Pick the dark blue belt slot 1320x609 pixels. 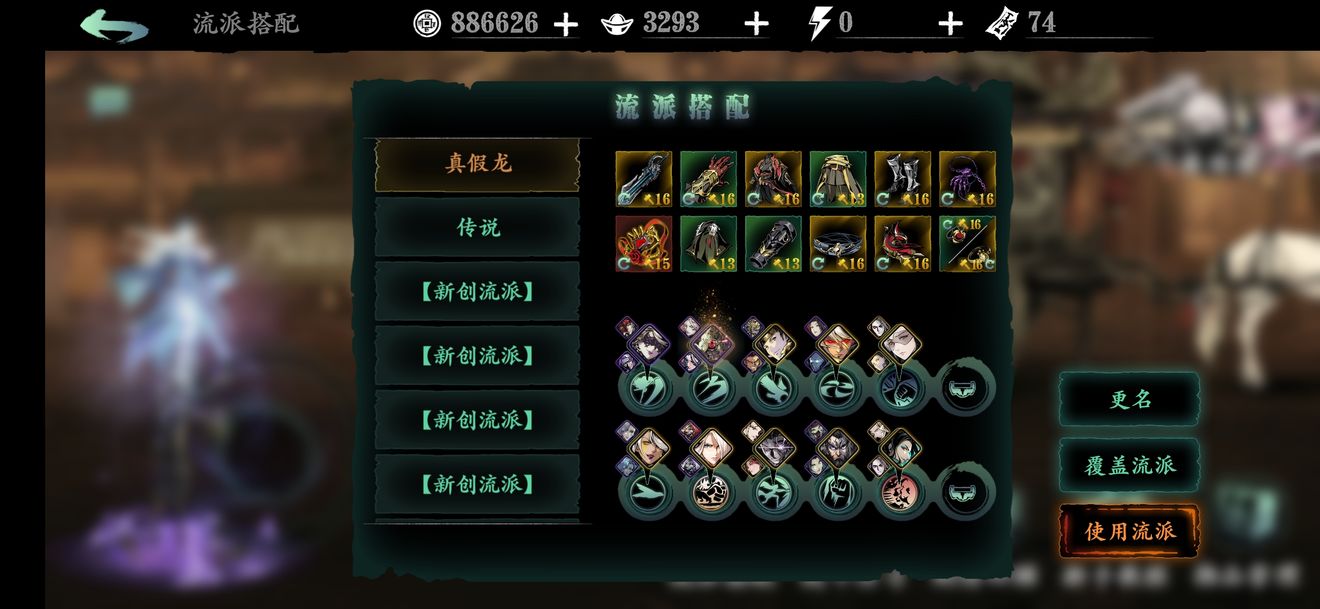(838, 244)
